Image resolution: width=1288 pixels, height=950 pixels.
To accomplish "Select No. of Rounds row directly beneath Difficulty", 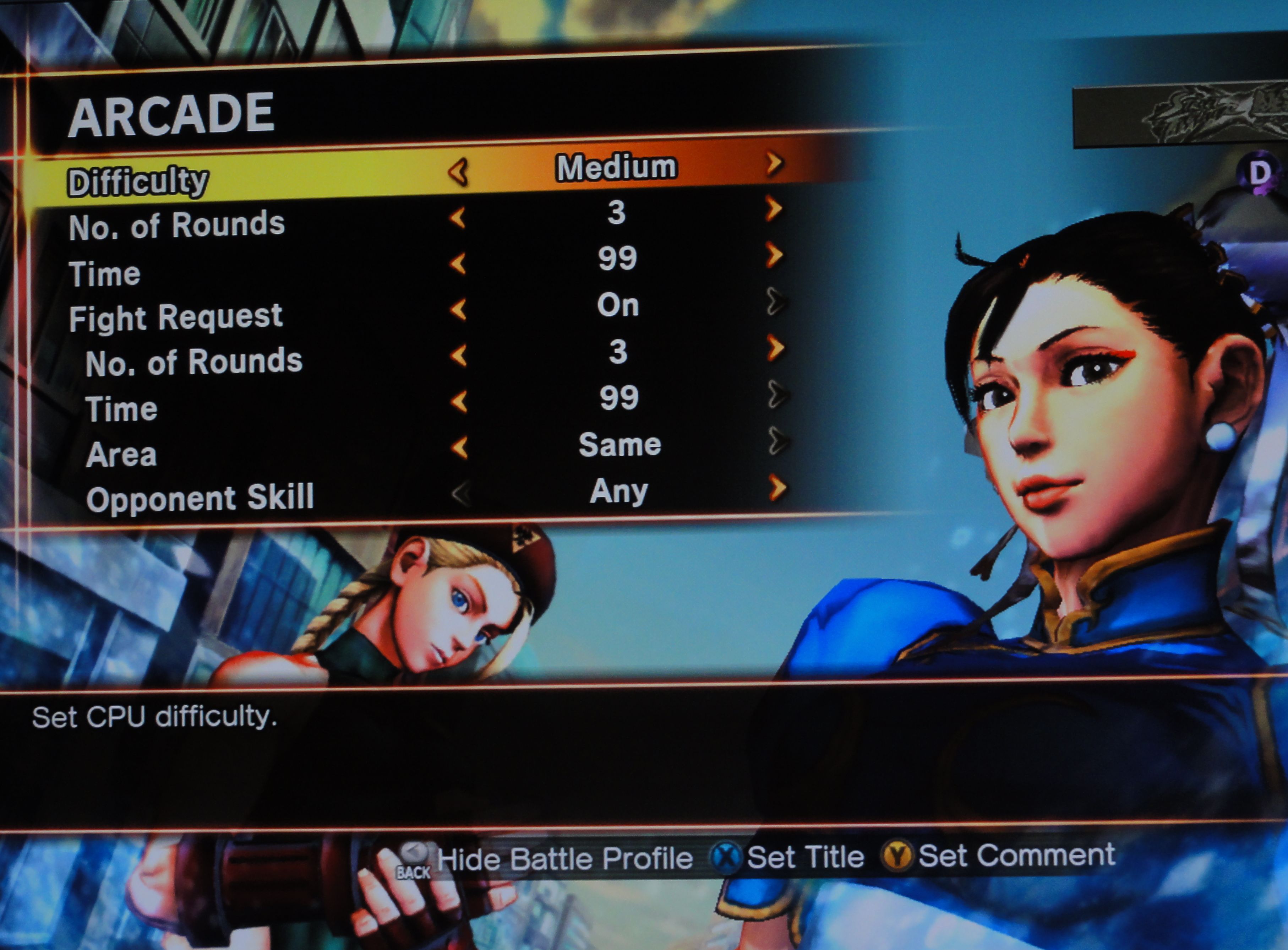I will [x=177, y=225].
